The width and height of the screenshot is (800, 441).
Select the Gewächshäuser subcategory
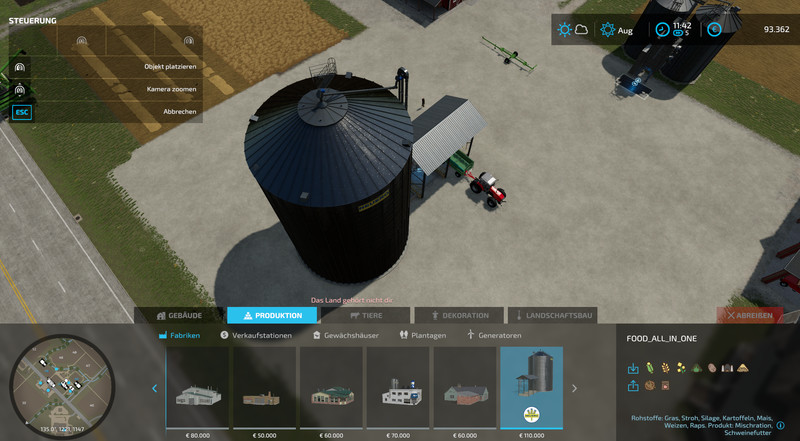(x=345, y=336)
